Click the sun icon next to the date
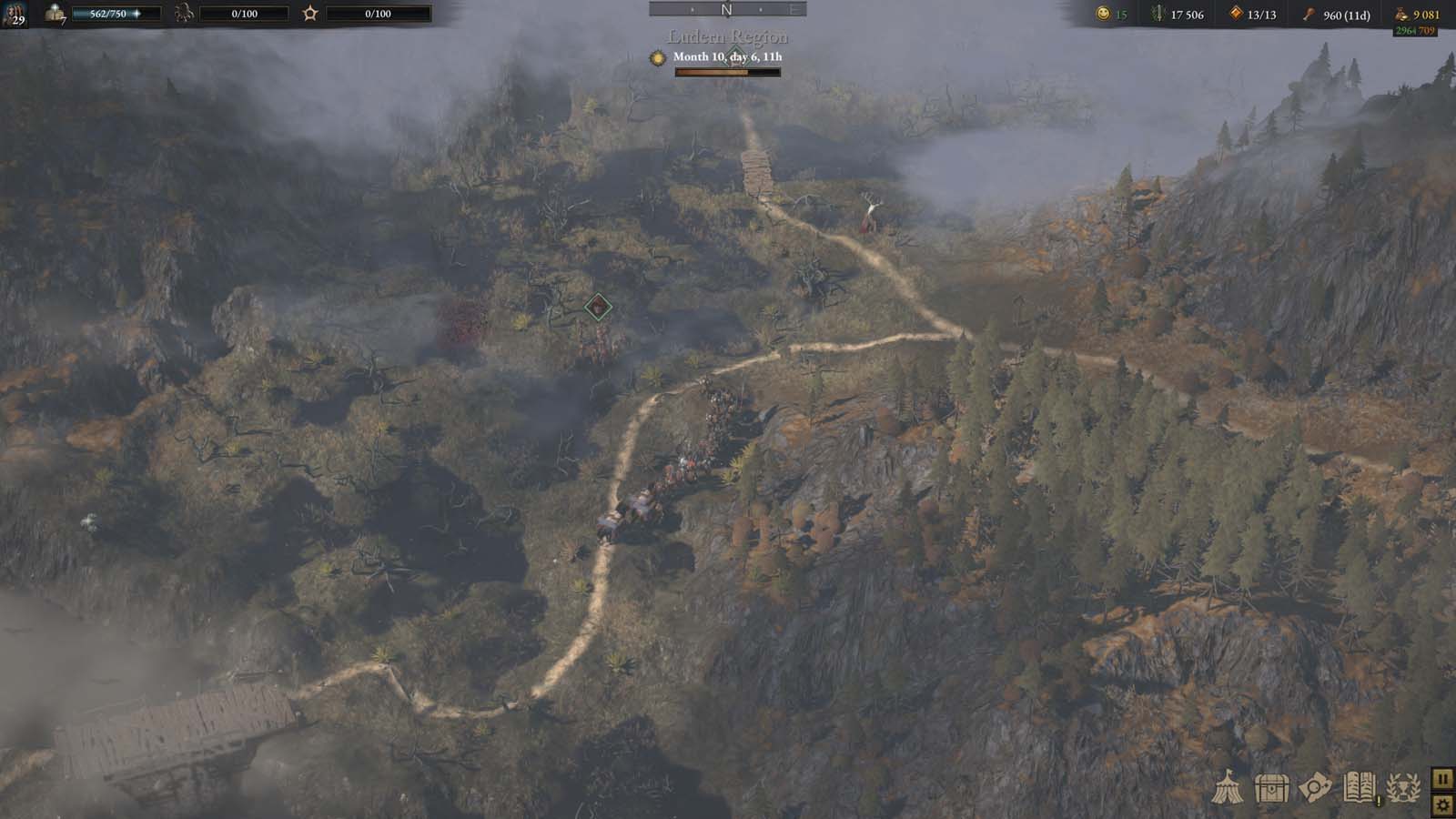Viewport: 1456px width, 819px height. point(656,56)
